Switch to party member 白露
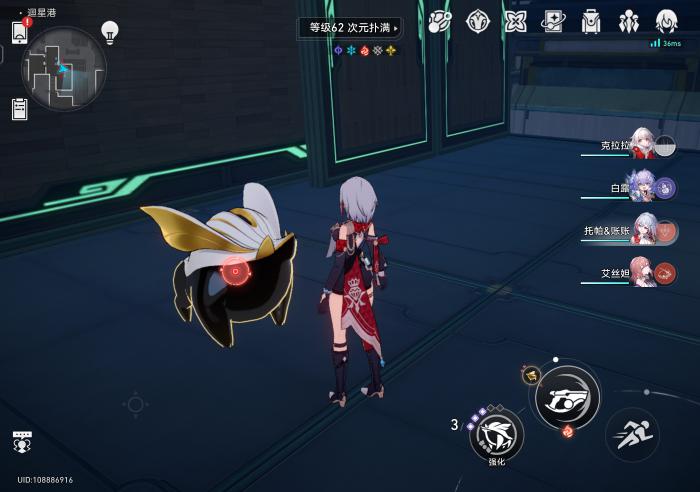The image size is (700, 492). click(641, 188)
